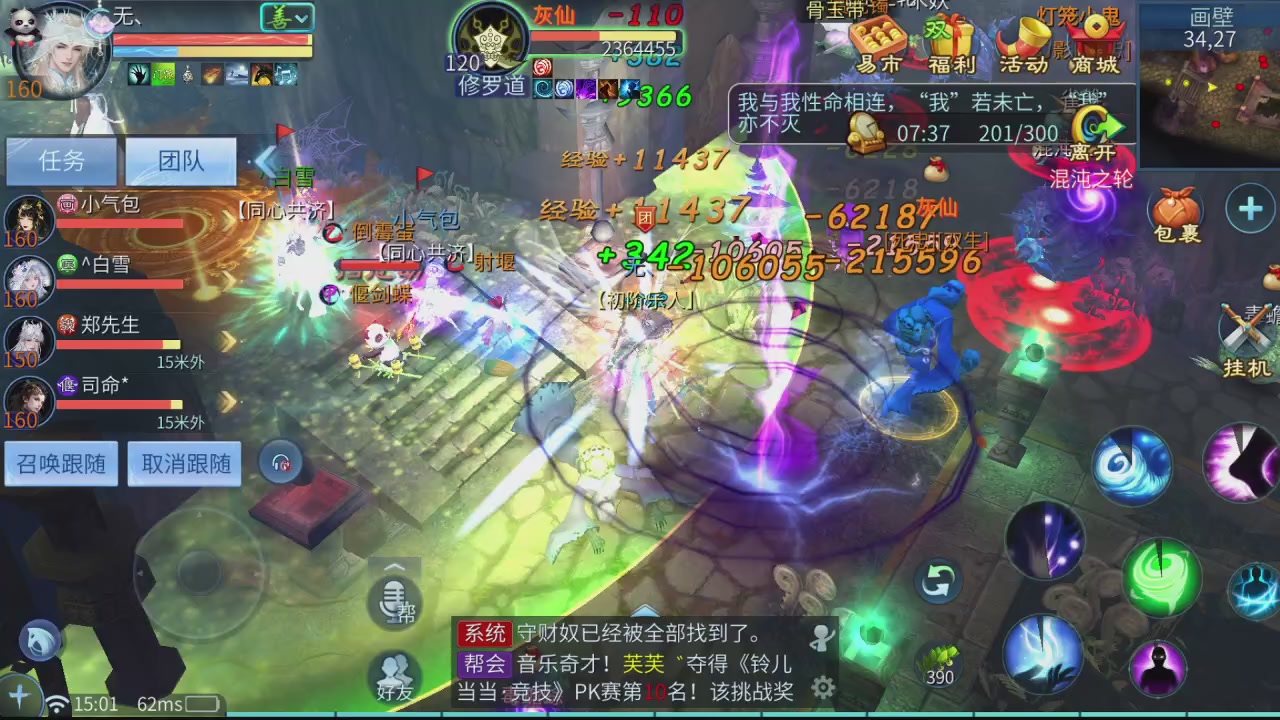Expand the chat window upward chevron

(395, 566)
